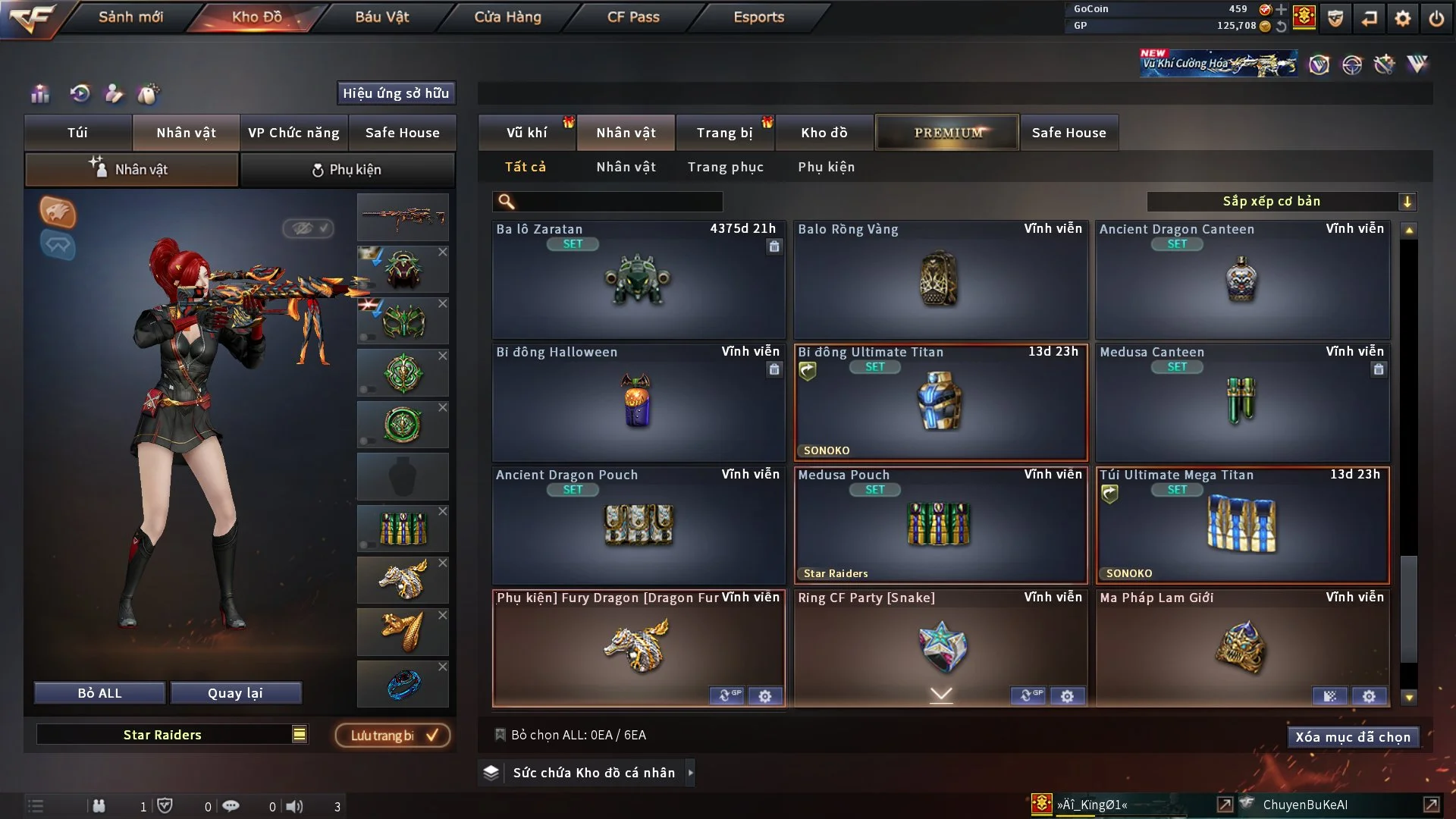The height and width of the screenshot is (819, 1456).
Task: Select the Bi đông Halloween item
Action: tap(638, 403)
